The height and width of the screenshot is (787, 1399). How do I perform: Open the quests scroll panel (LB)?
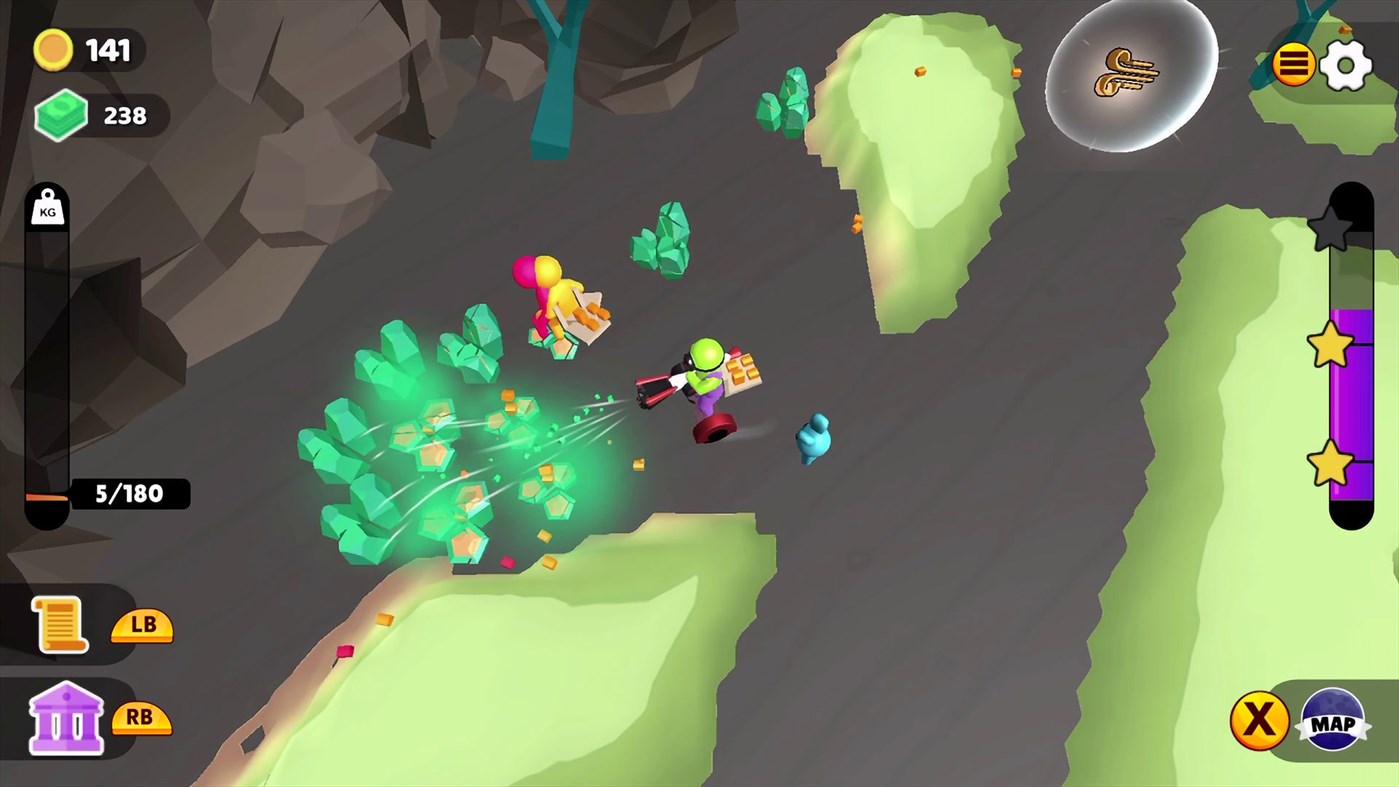click(x=60, y=625)
